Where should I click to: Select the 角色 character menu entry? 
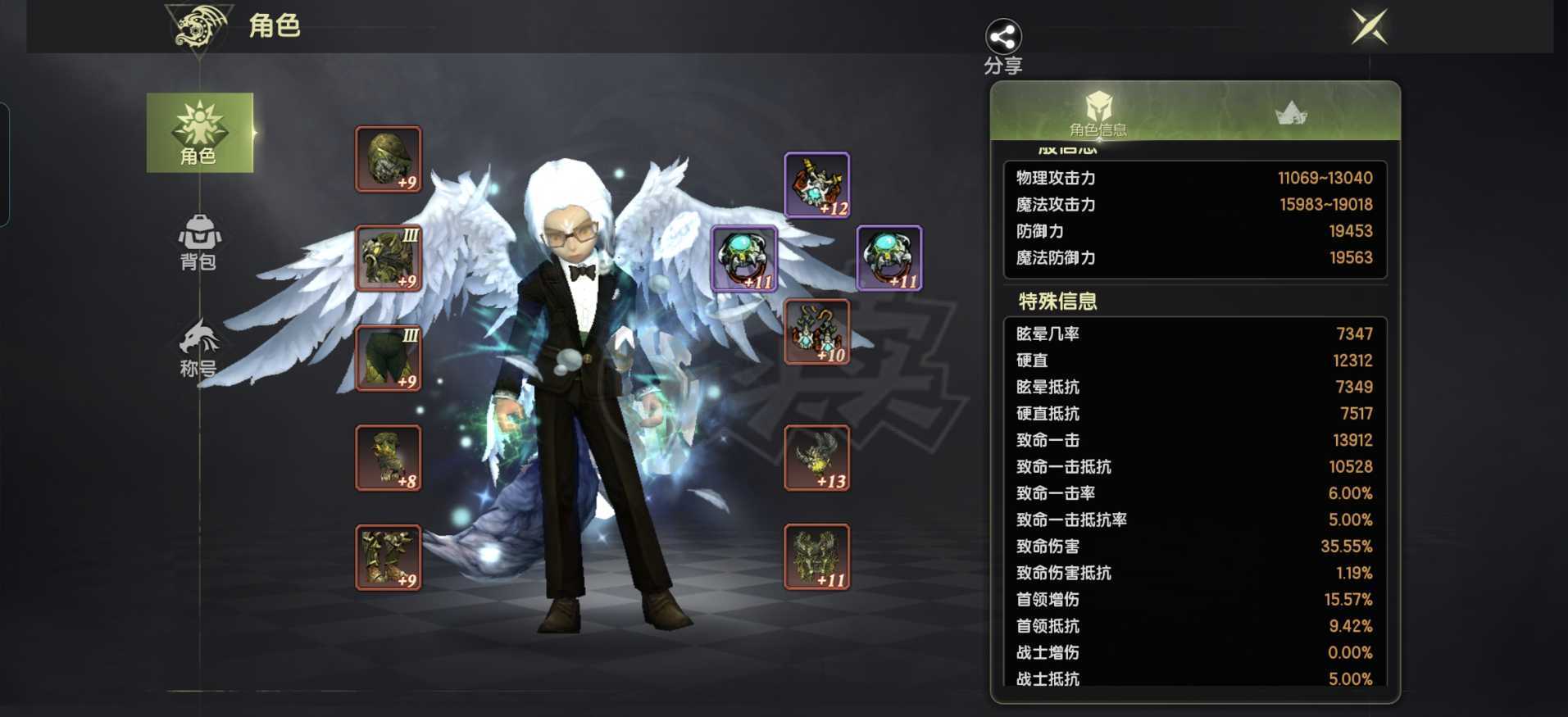click(199, 133)
